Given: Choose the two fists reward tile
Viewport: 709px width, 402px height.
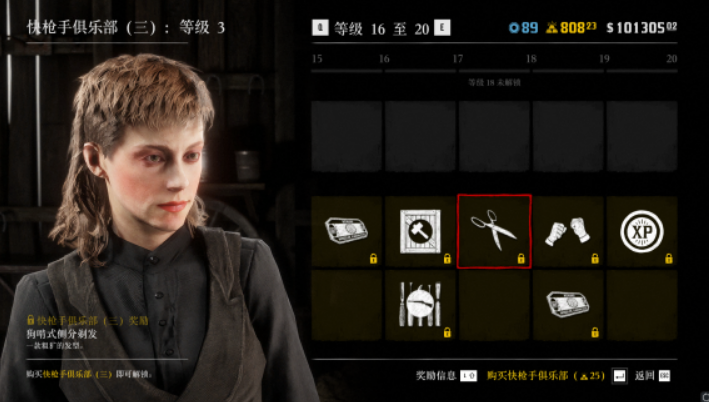Looking at the screenshot, I should [568, 231].
